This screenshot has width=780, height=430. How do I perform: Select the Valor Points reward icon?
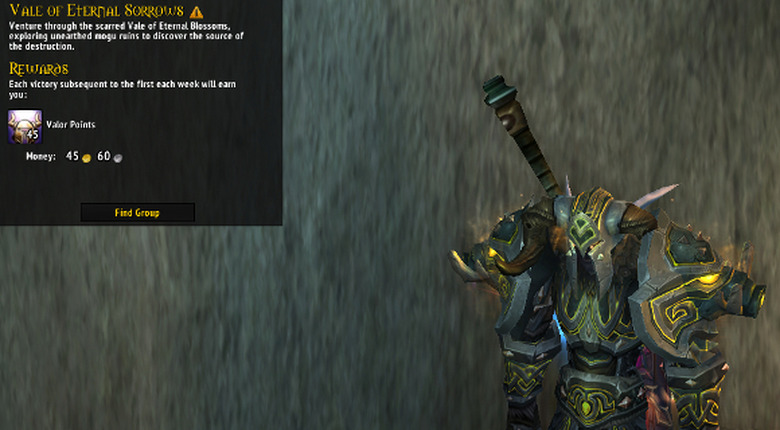(x=25, y=126)
